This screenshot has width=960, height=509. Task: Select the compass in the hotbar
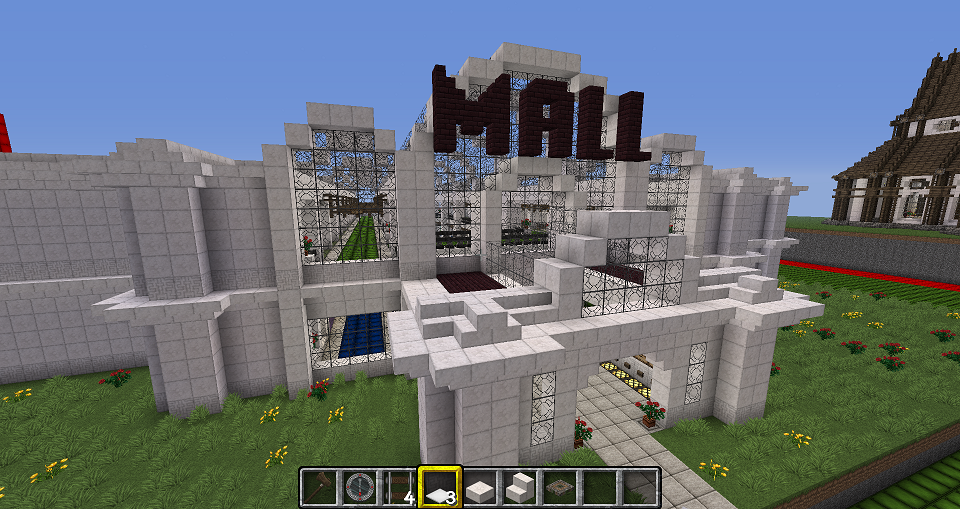(359, 488)
